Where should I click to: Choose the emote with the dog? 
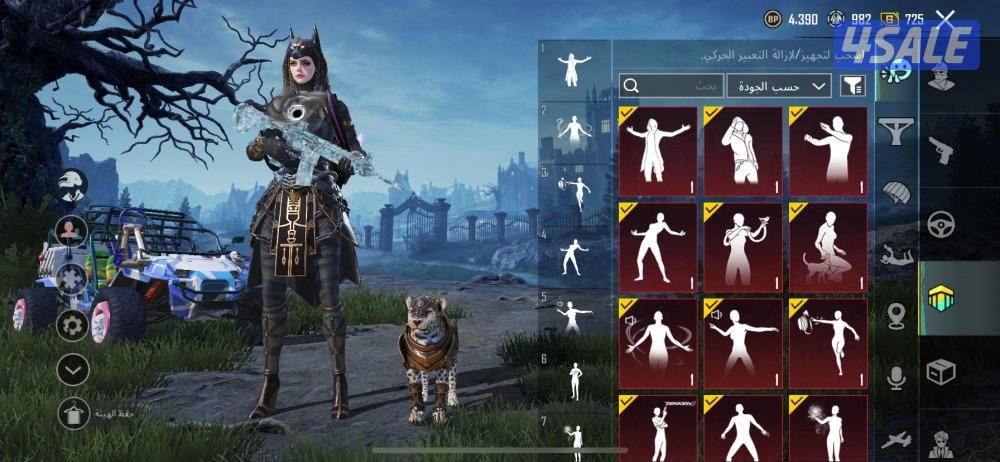tap(828, 247)
